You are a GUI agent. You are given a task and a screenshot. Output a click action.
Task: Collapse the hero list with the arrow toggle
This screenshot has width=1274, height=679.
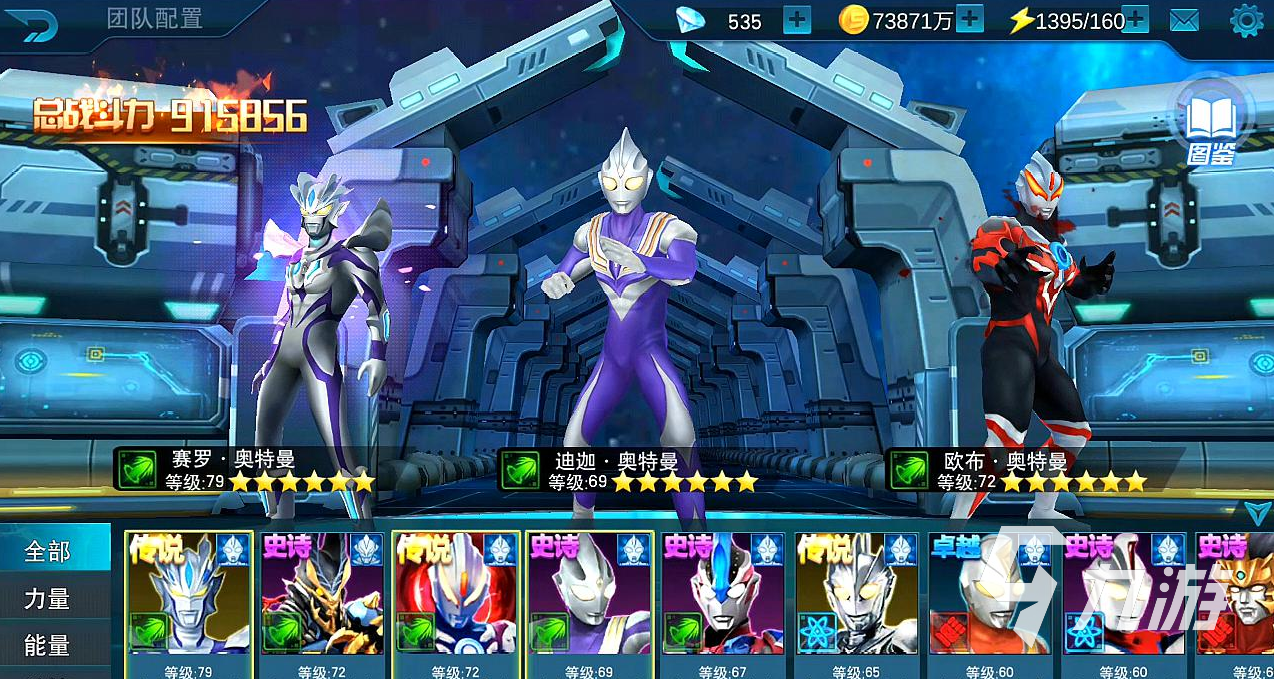tap(1258, 512)
